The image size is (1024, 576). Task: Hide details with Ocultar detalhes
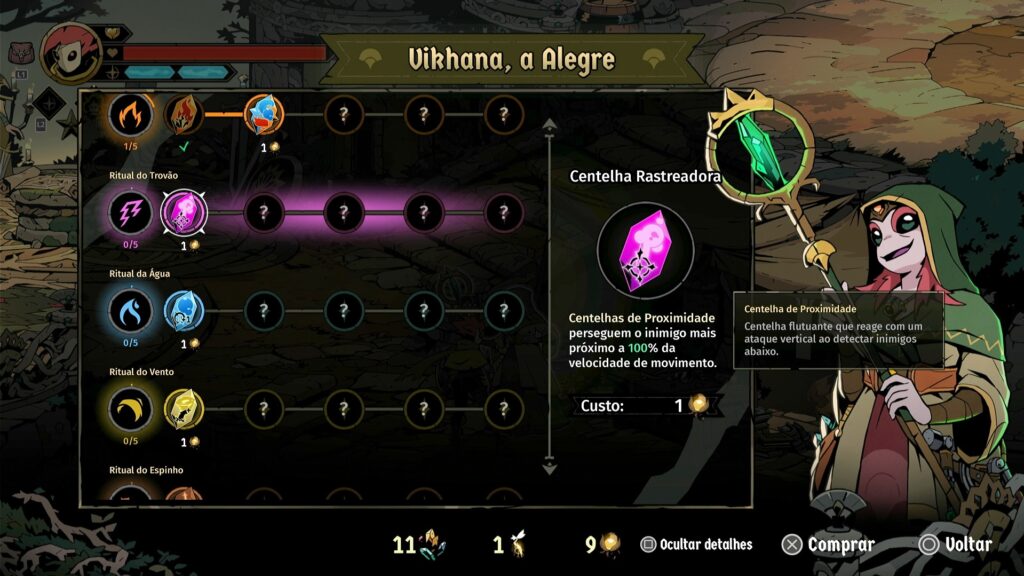point(697,545)
